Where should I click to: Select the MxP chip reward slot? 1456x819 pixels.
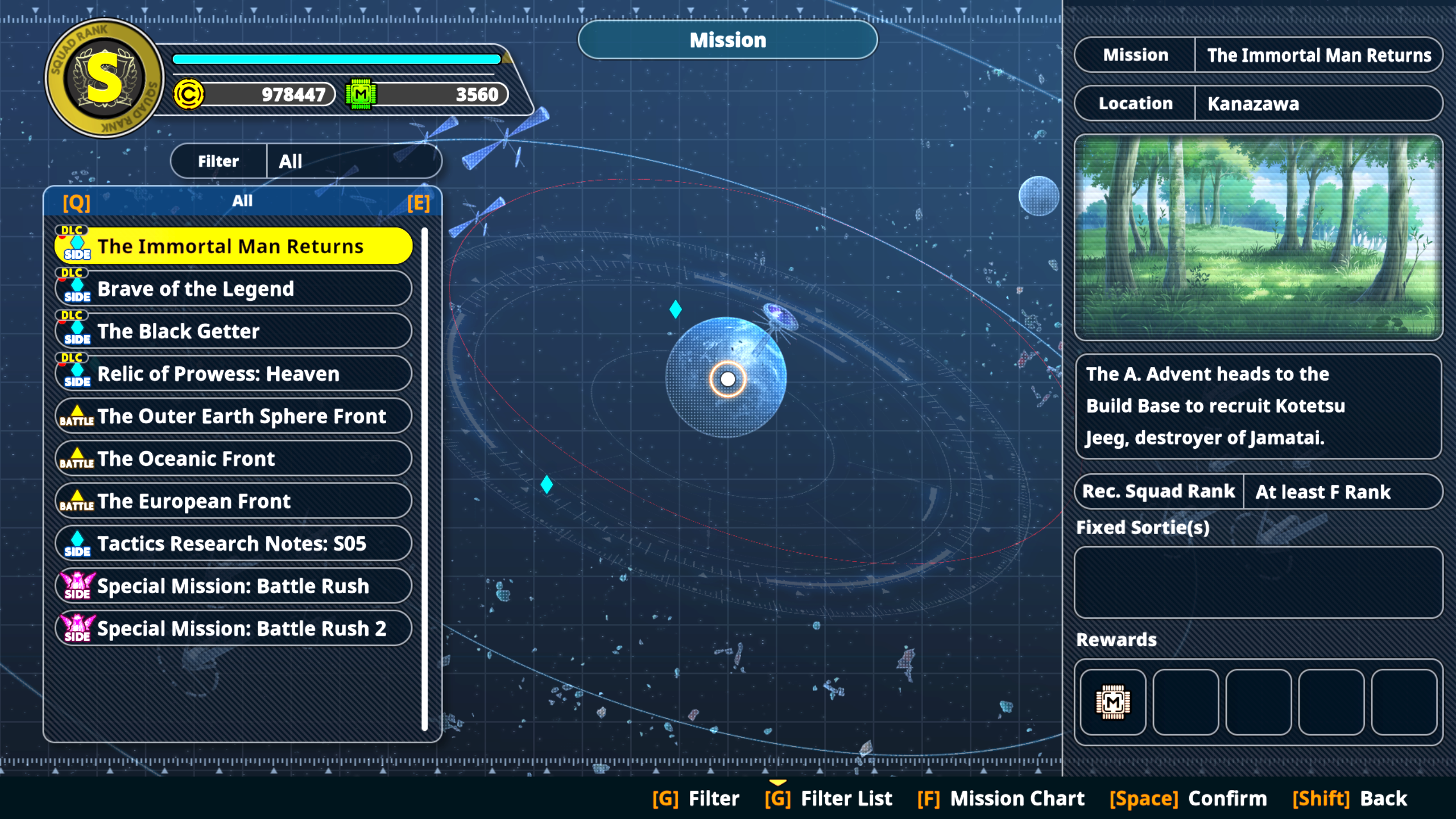pos(1112,702)
